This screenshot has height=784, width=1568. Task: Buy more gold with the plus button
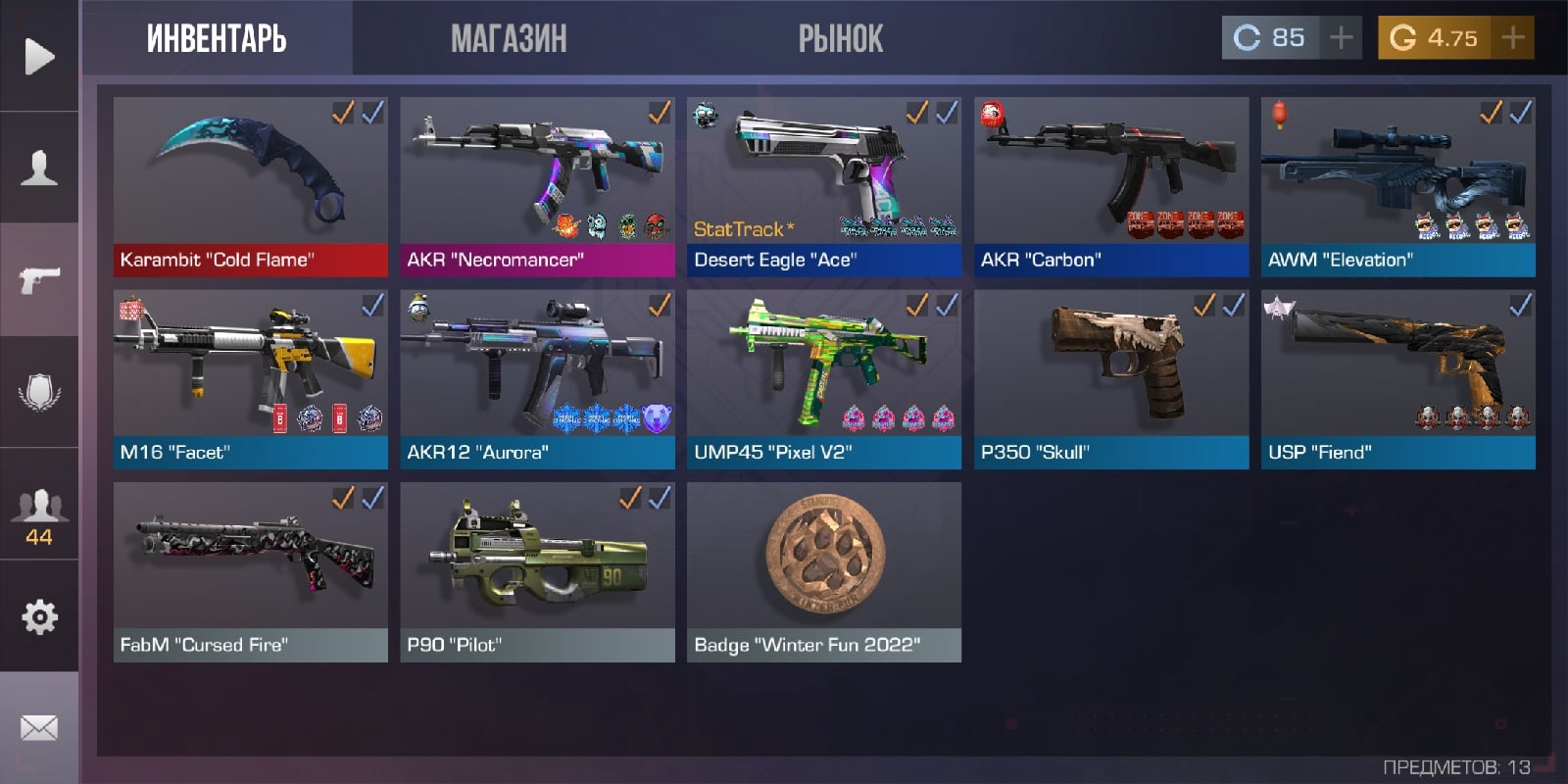1513,38
